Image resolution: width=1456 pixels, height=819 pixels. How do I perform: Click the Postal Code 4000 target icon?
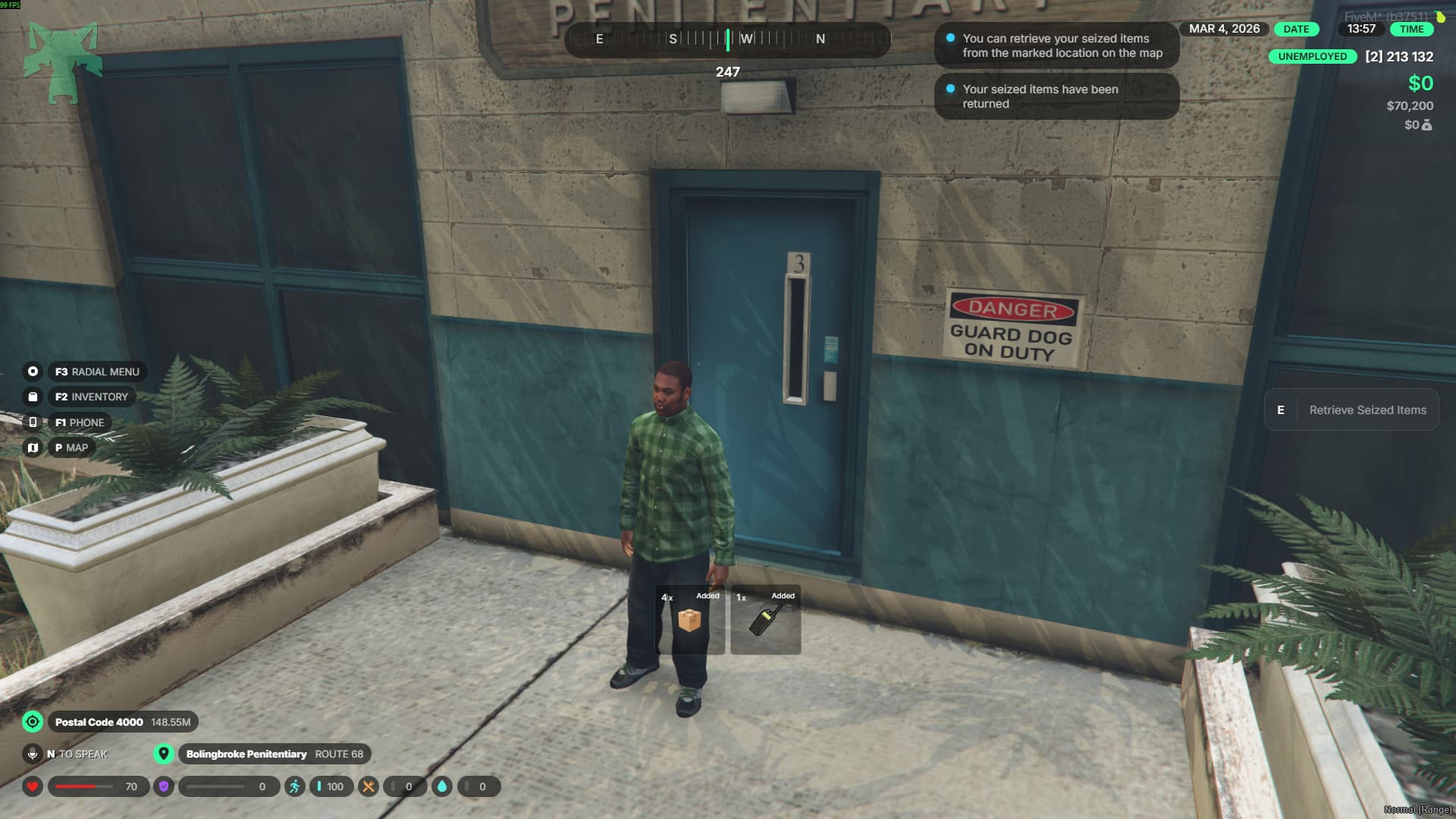(33, 722)
